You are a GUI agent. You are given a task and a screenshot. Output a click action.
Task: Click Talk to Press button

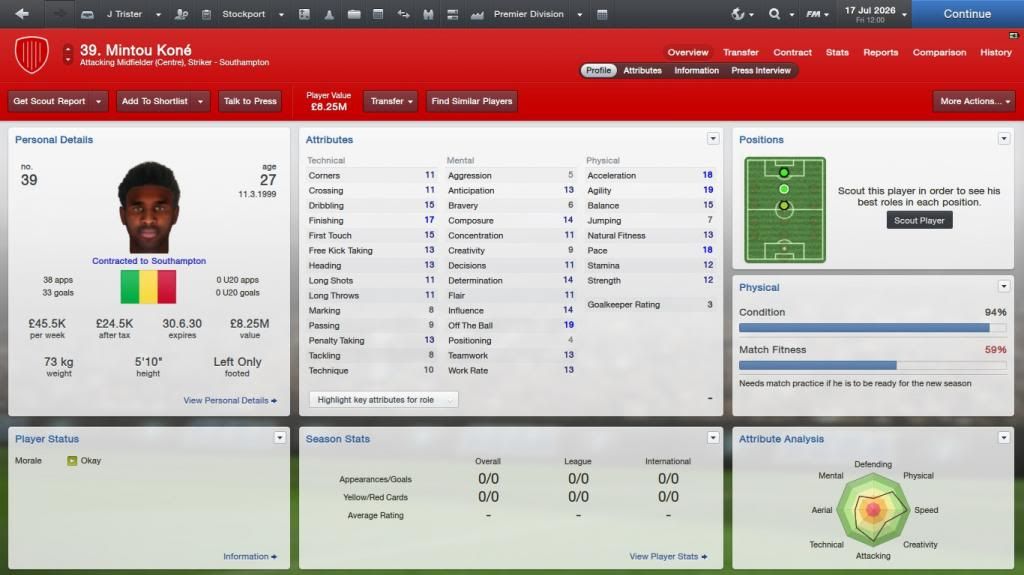click(x=250, y=101)
